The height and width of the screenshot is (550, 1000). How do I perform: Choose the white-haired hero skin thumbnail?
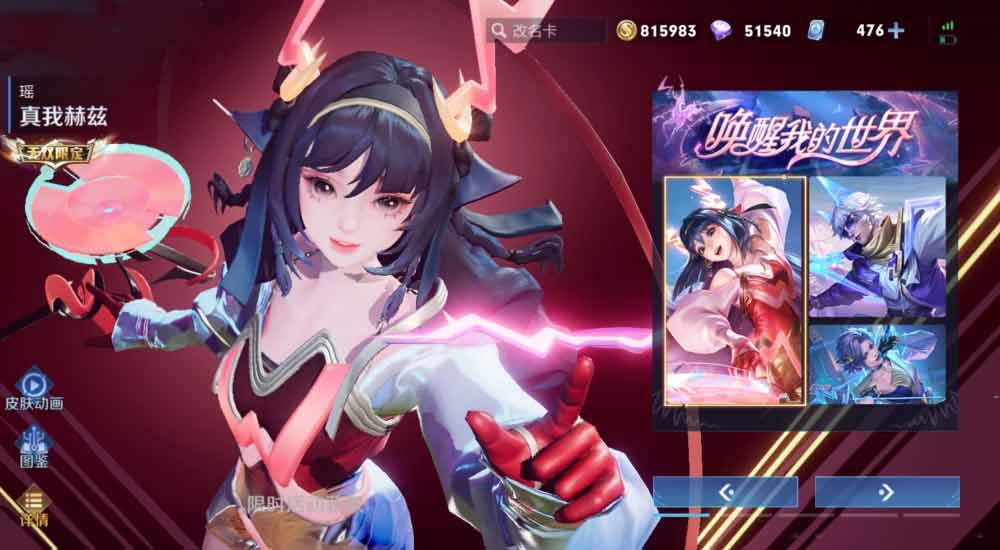click(877, 247)
